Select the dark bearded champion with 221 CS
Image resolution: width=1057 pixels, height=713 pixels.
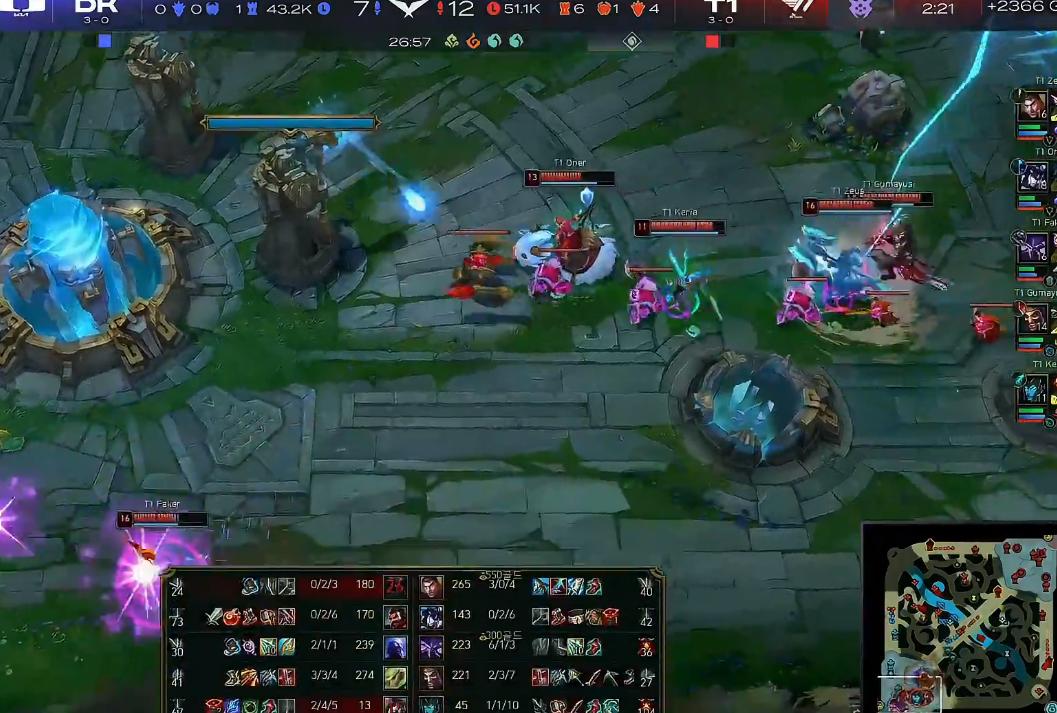431,677
